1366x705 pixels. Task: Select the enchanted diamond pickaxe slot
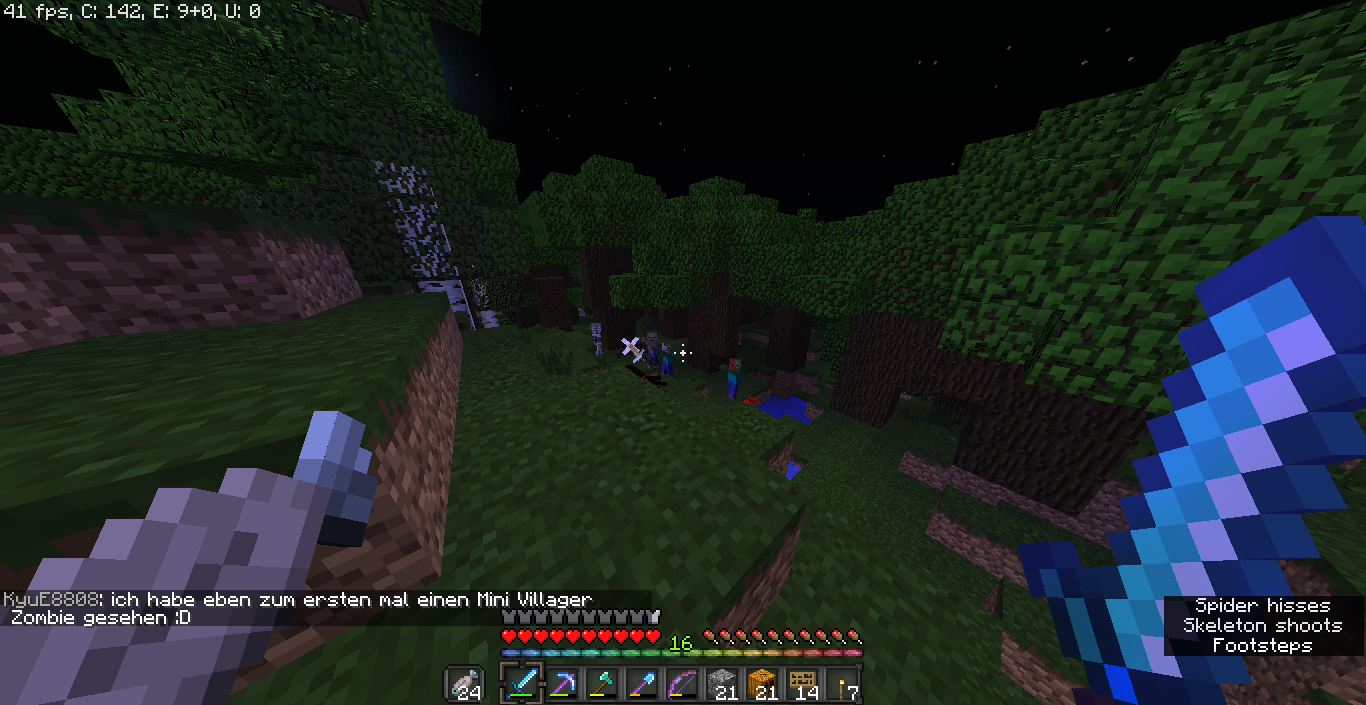click(x=563, y=684)
